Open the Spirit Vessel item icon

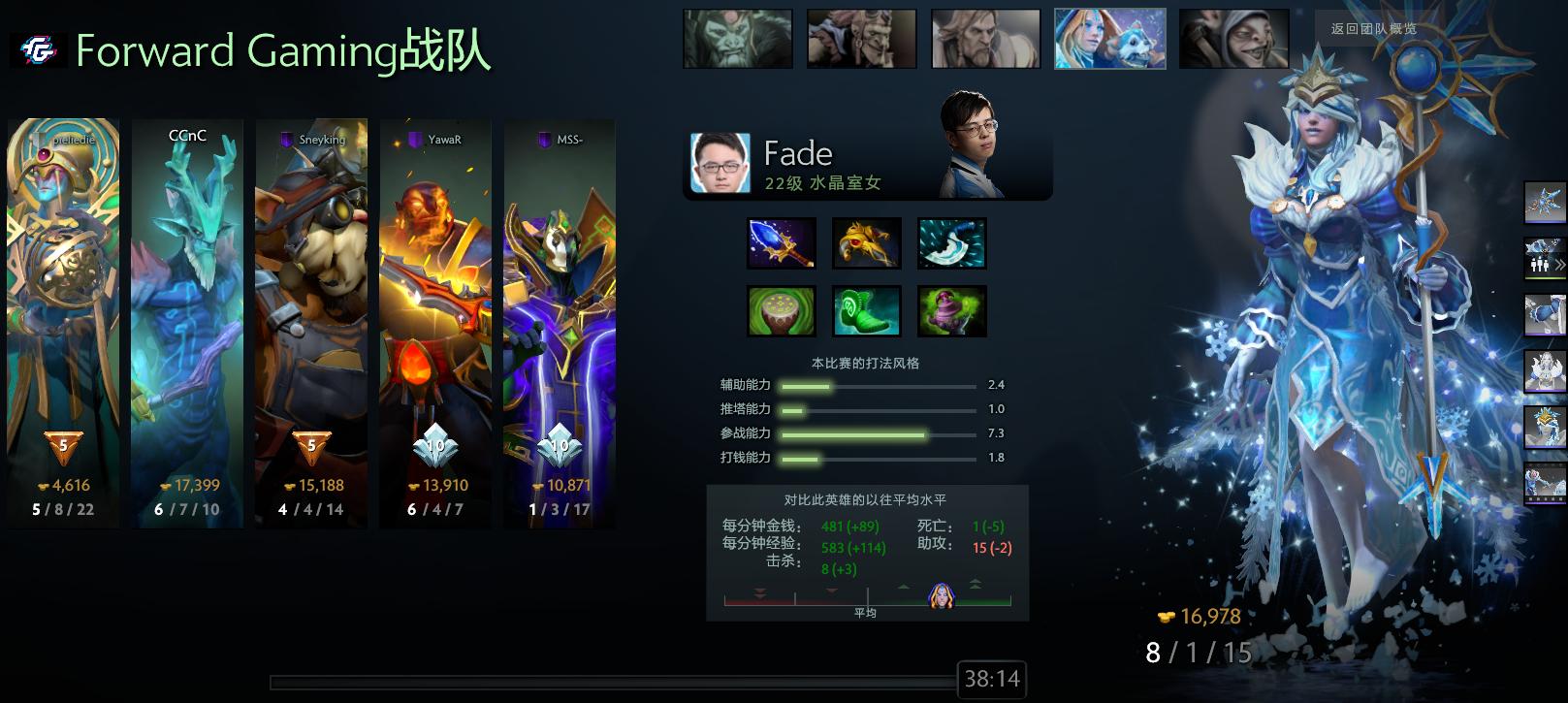click(951, 310)
